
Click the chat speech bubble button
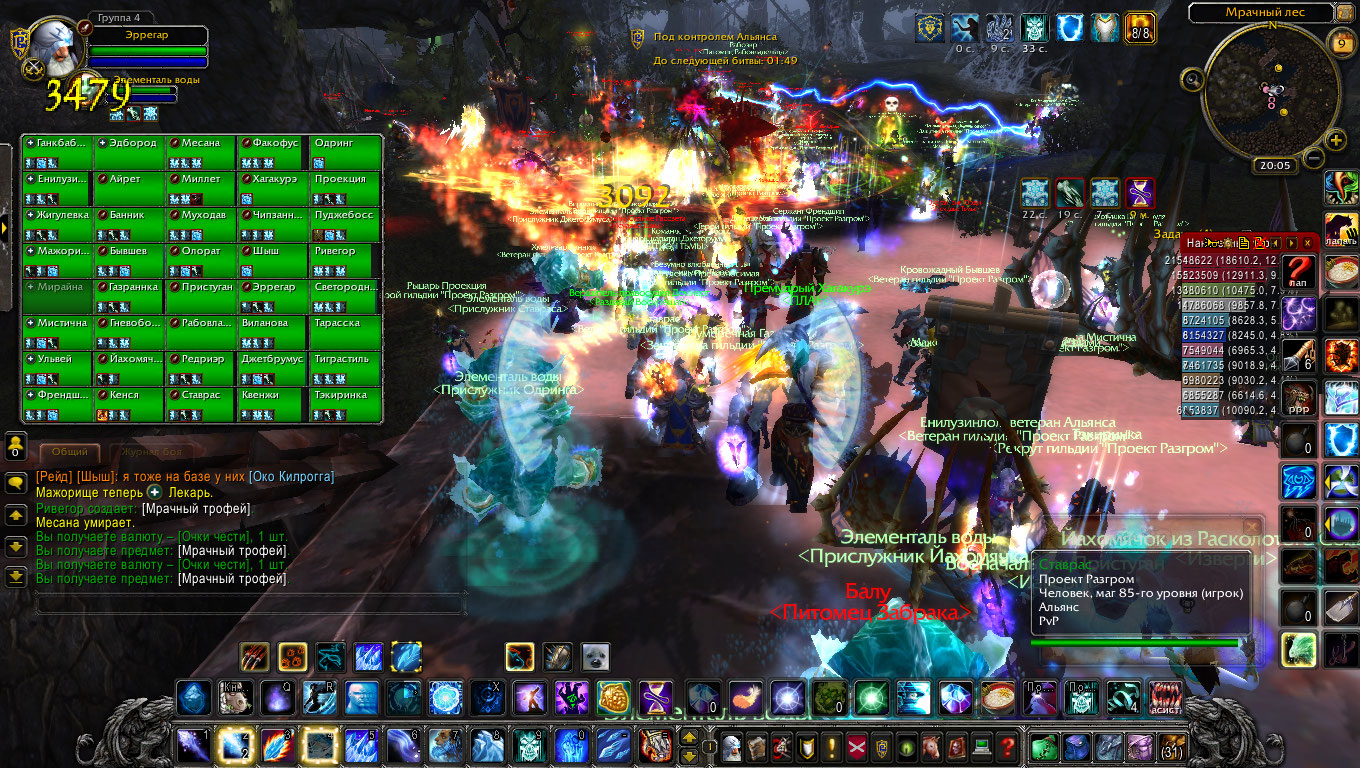pyautogui.click(x=16, y=483)
